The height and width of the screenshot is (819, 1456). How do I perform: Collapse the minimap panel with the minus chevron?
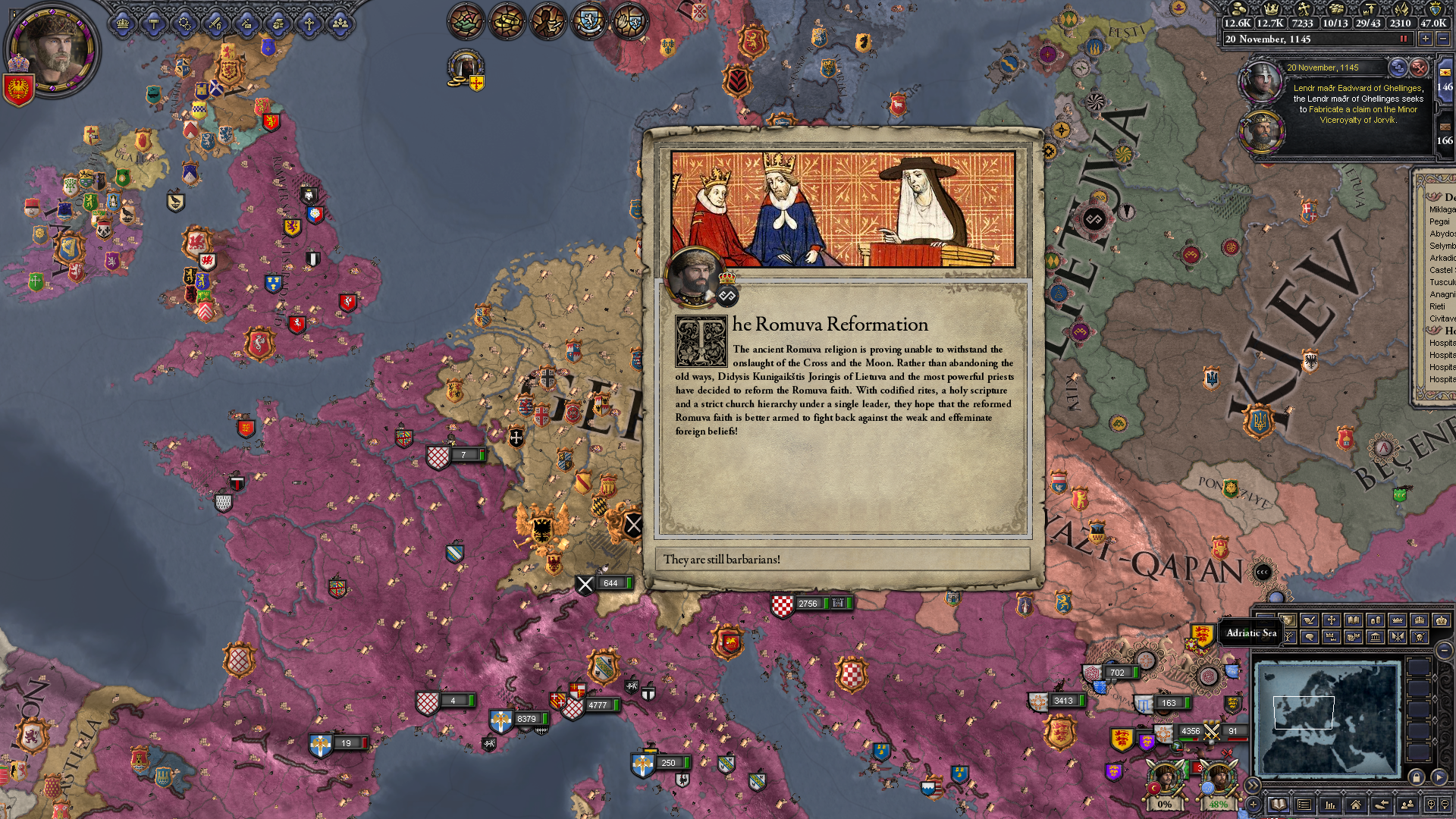(x=1443, y=650)
